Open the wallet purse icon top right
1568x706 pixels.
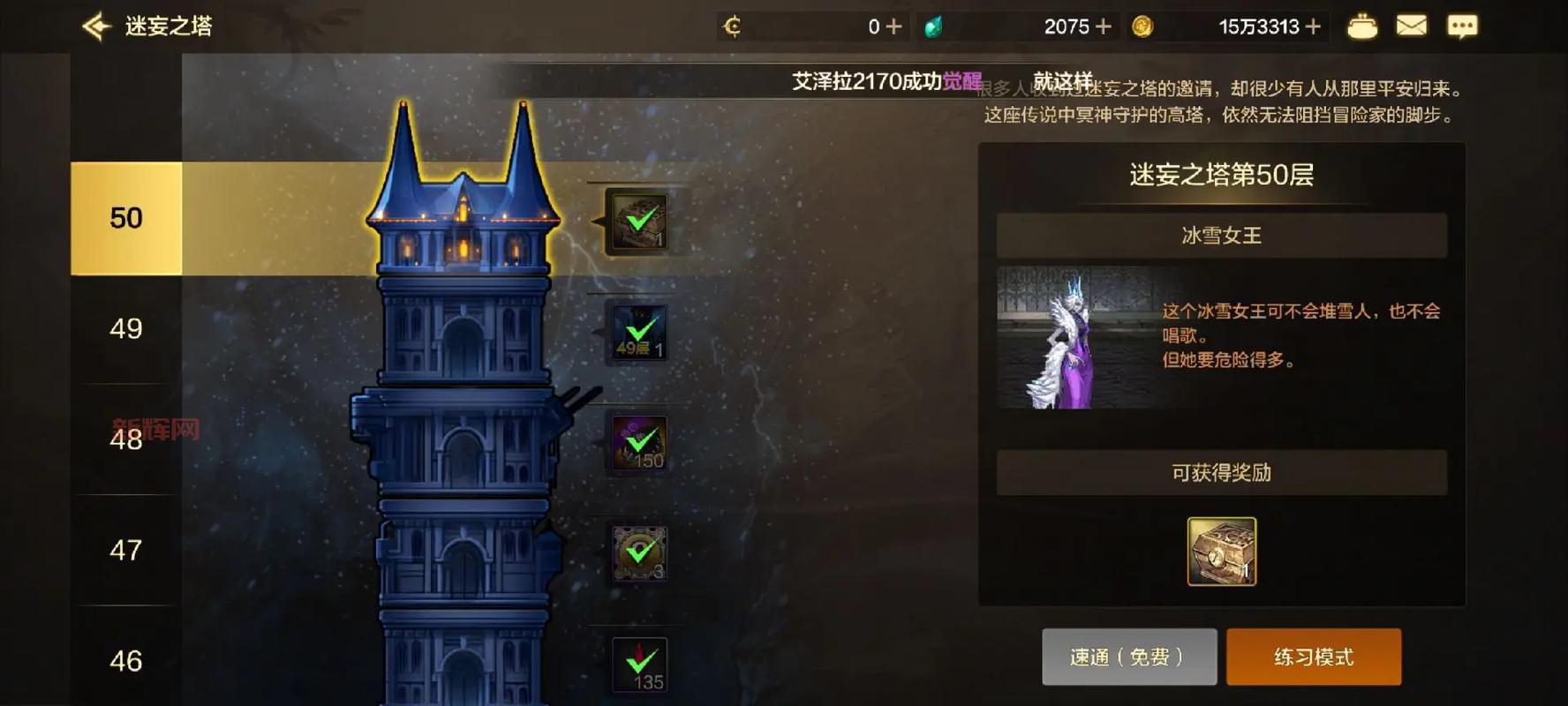[1362, 26]
